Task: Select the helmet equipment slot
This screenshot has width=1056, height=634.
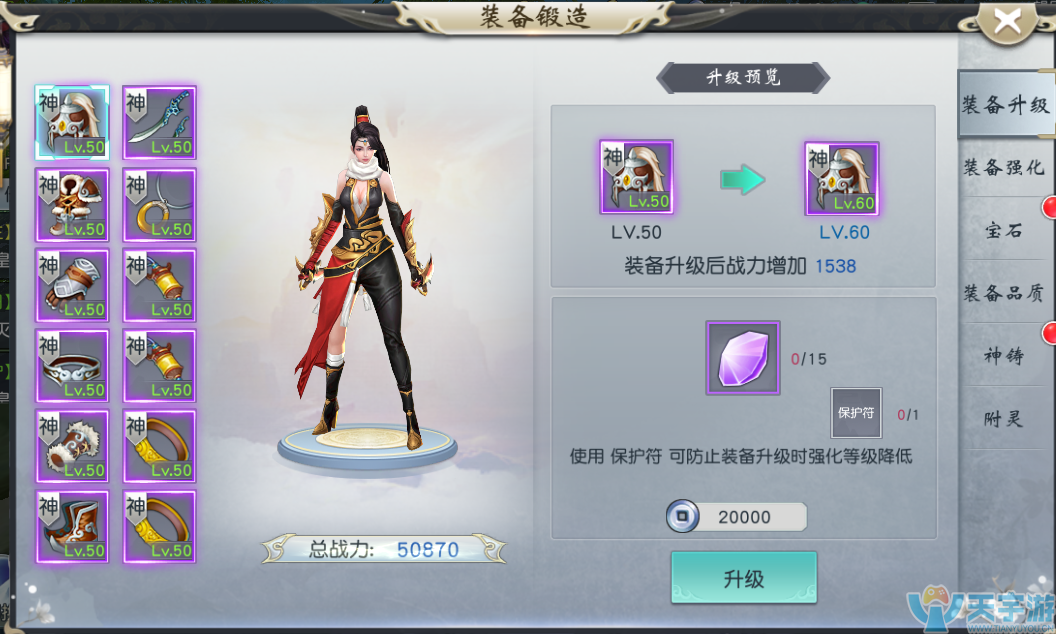Action: (x=72, y=122)
